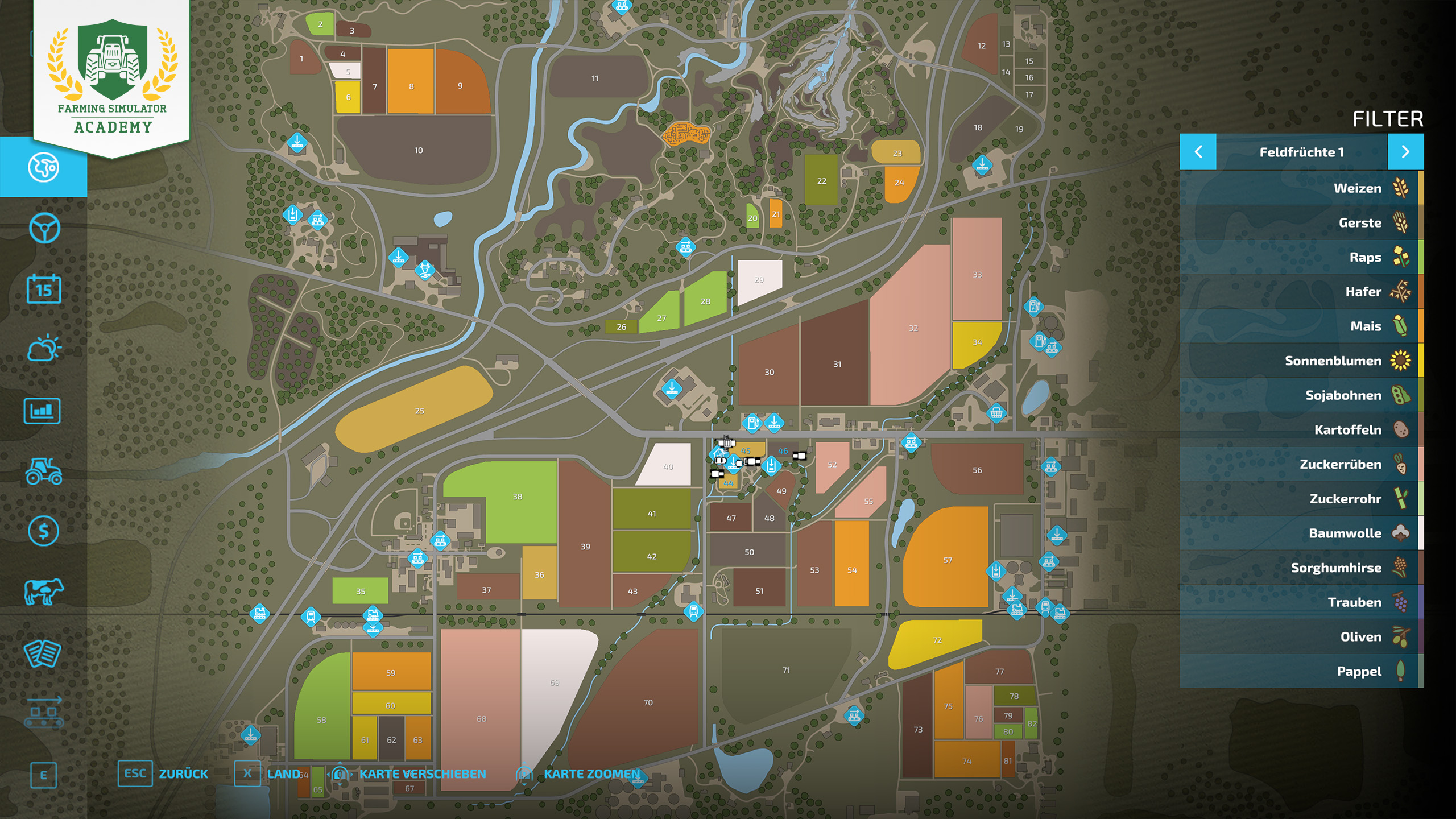Screen dimensions: 1456x819
Task: Toggle the Mais crop filter
Action: tap(1301, 326)
